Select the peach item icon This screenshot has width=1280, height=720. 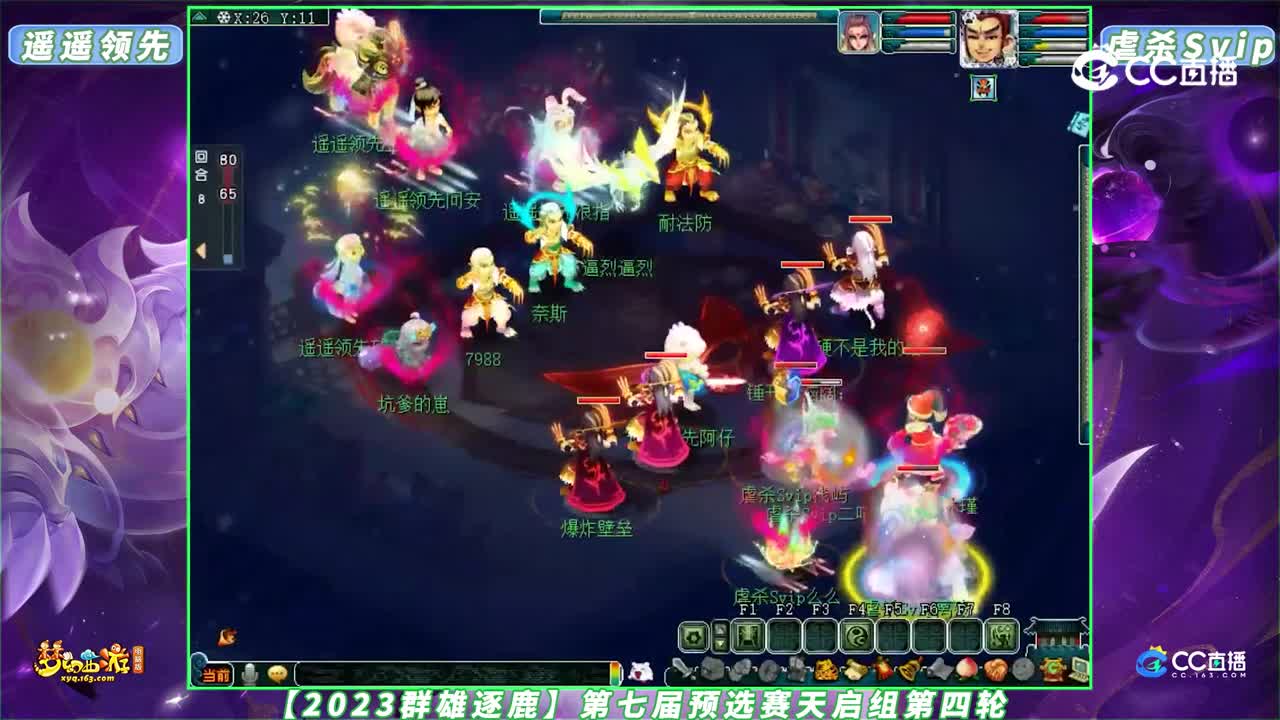click(x=965, y=667)
